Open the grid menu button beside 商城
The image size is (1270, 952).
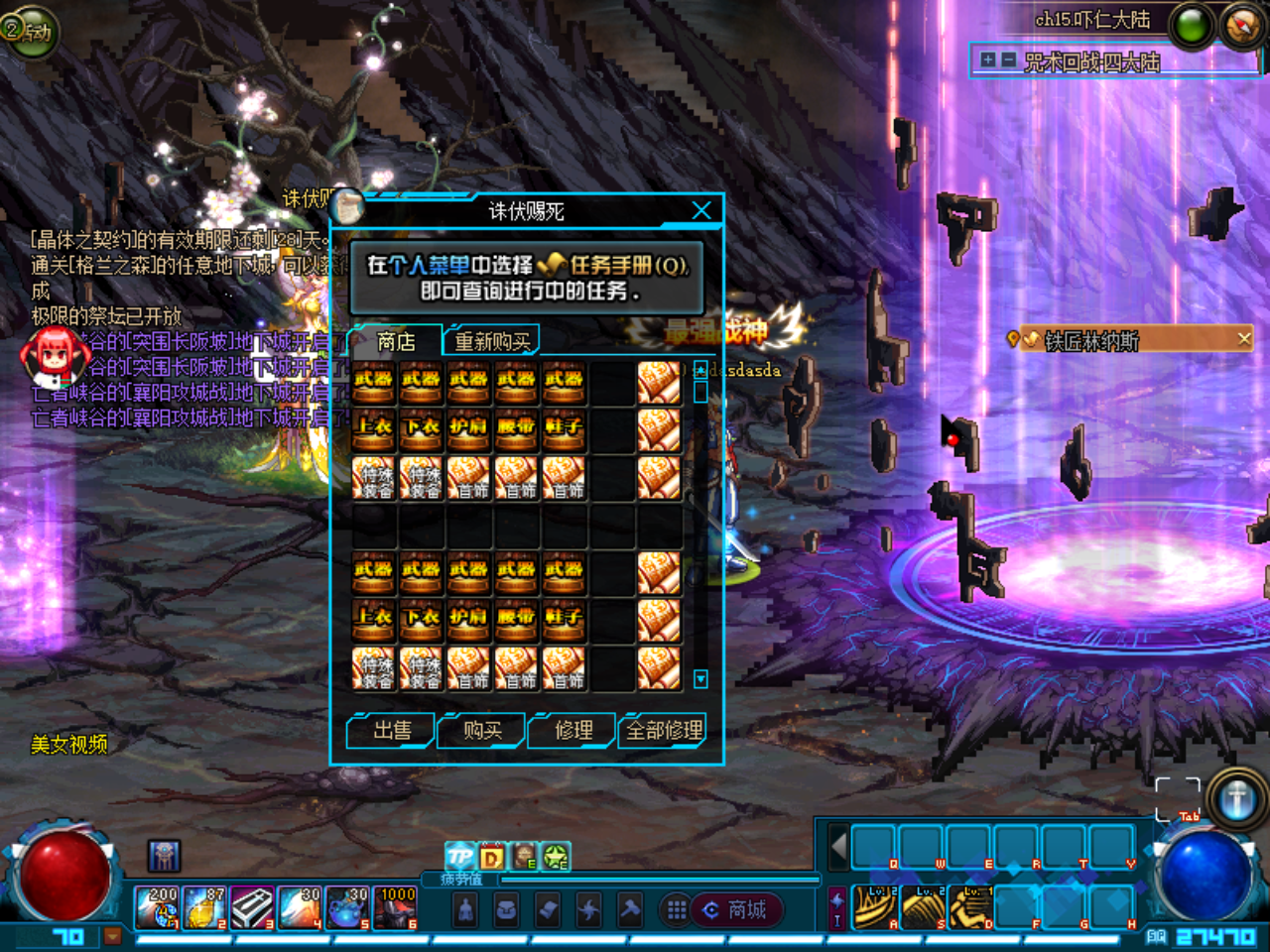tap(677, 909)
